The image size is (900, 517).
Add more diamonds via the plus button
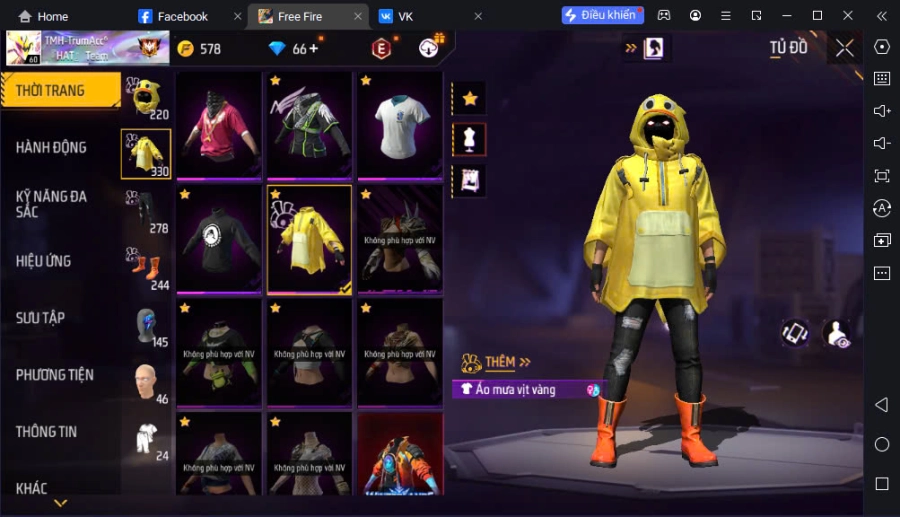[x=314, y=48]
